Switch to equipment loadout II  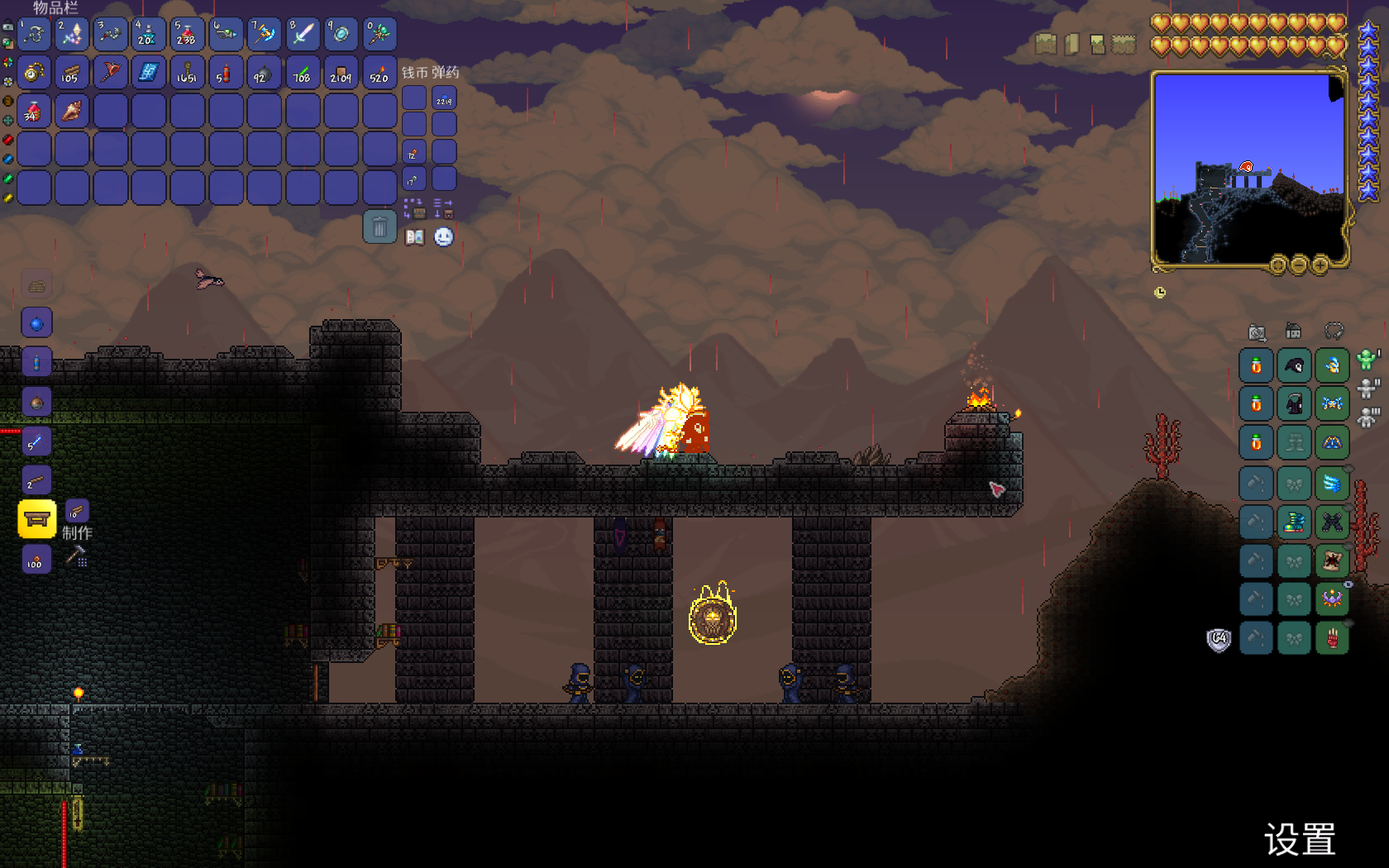[1368, 388]
